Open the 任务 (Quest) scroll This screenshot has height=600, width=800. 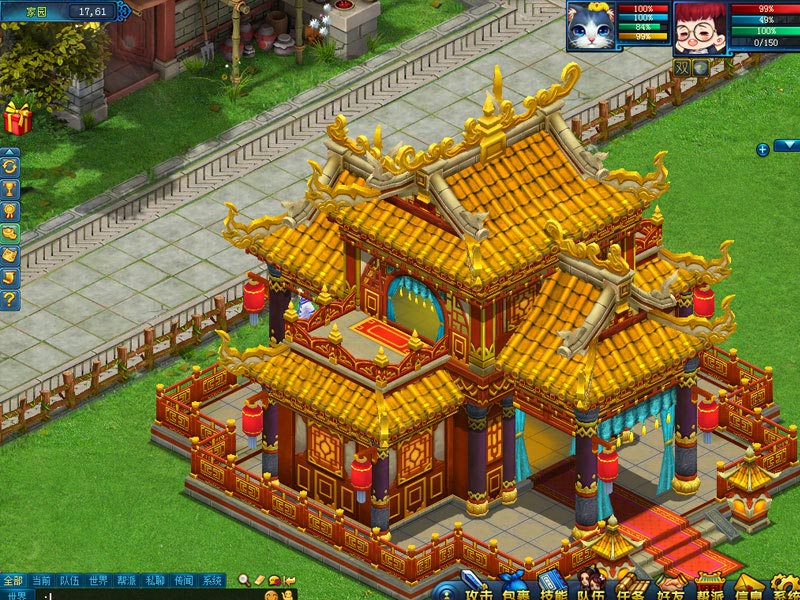pos(631,588)
